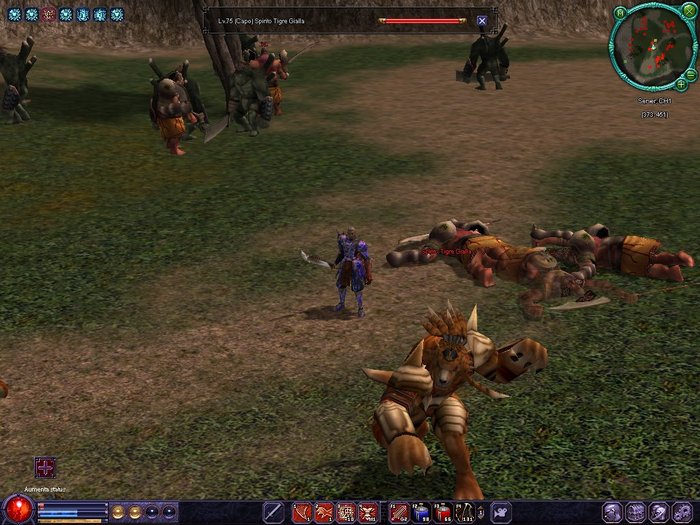This screenshot has height=525, width=700.
Task: Click the fish-shaped button beside the quickslots
Action: 500,512
